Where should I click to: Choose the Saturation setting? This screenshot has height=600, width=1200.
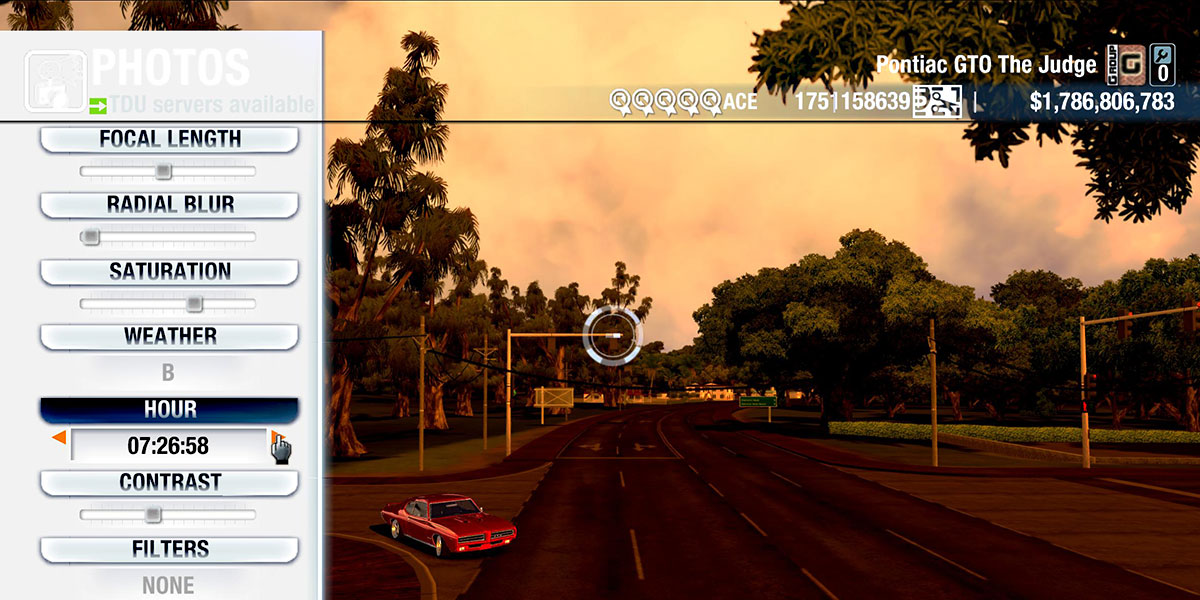coord(169,272)
